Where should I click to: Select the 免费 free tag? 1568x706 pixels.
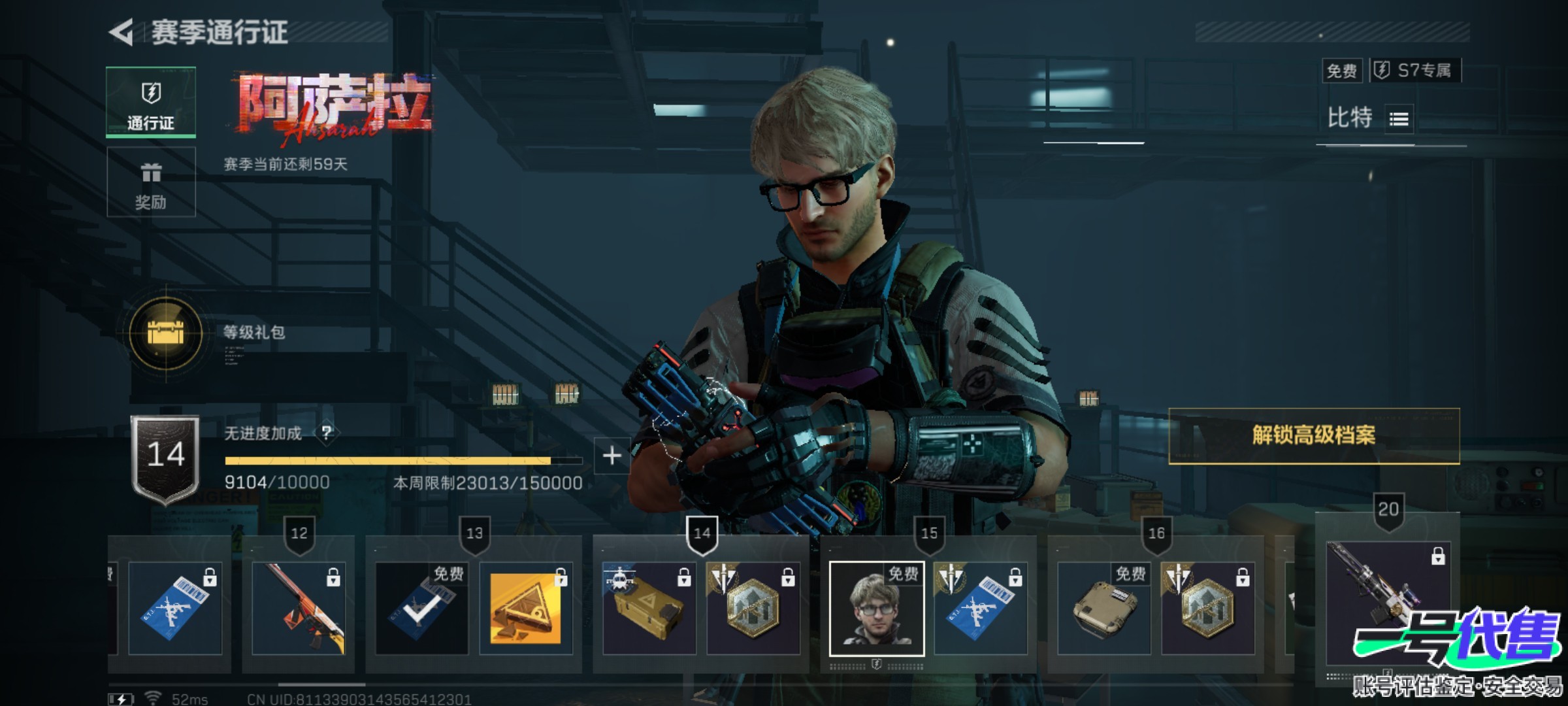click(1342, 71)
